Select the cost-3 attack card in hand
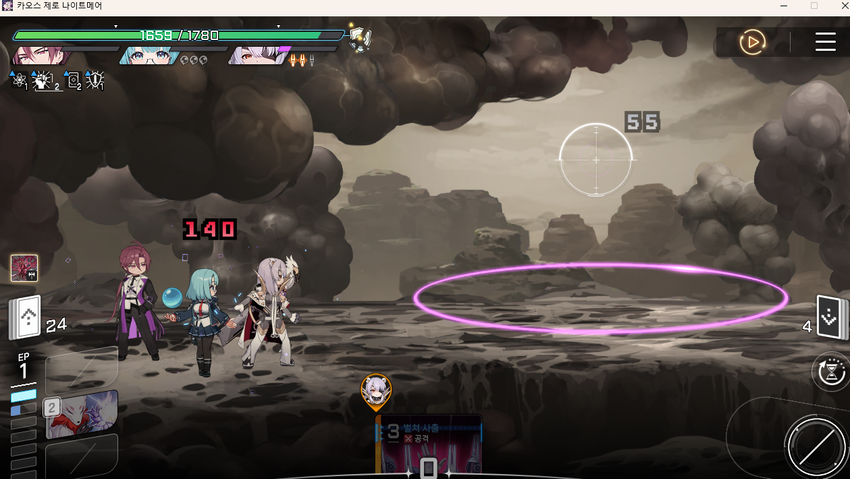 (428, 444)
